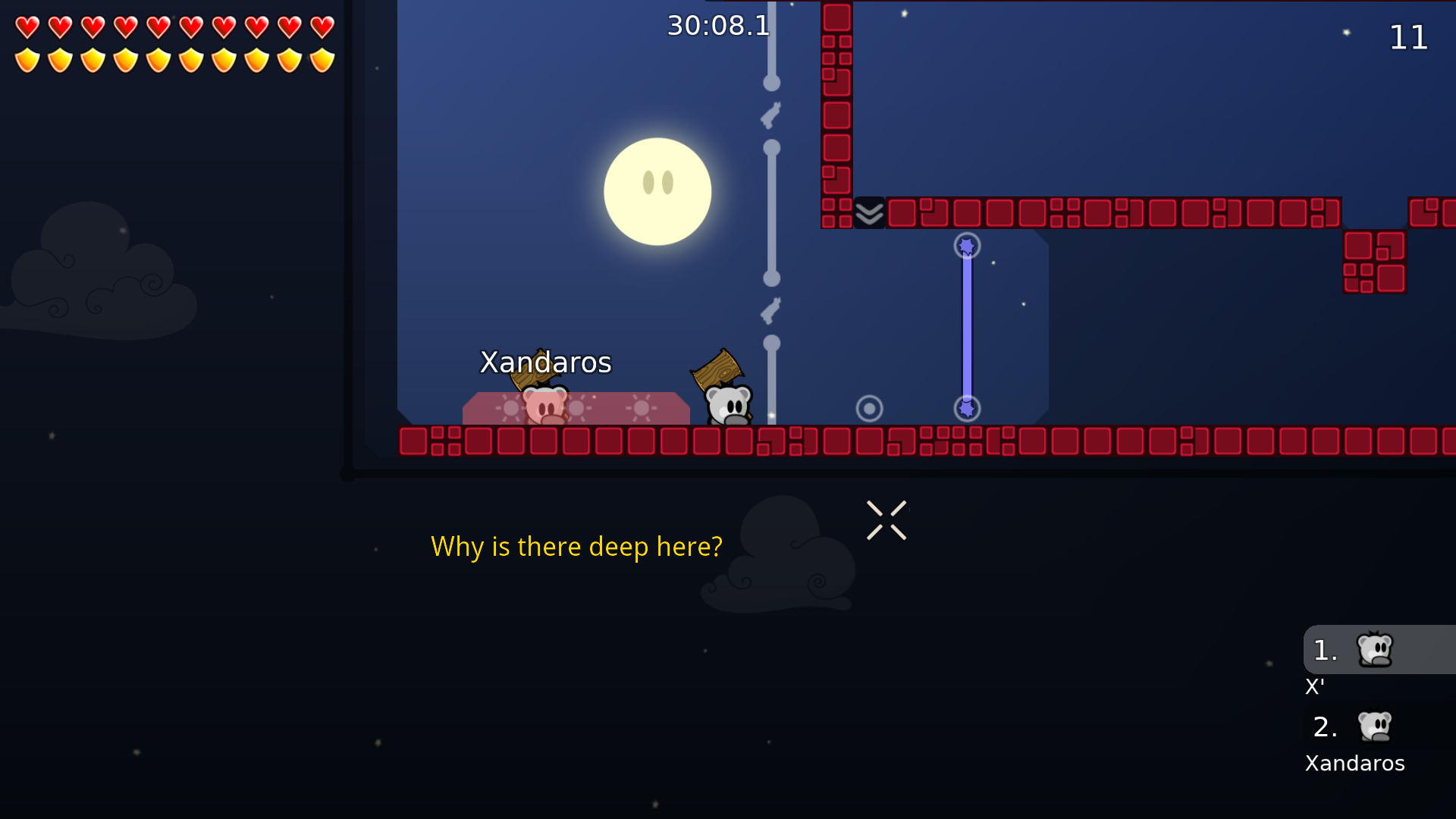
Task: Toggle the fifth heart in the health row
Action: pos(158,28)
